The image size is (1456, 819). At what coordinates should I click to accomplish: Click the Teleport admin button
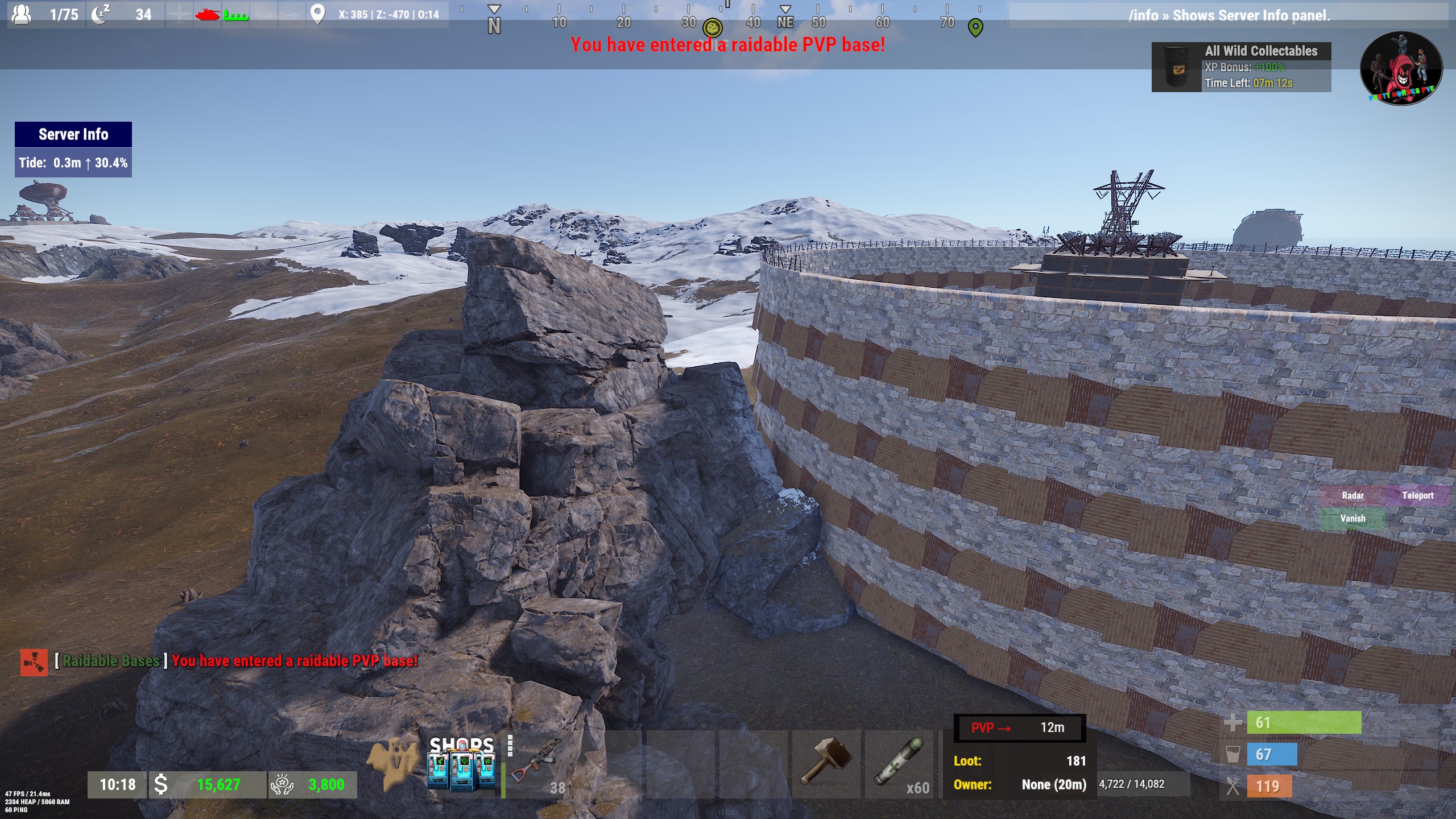tap(1417, 495)
